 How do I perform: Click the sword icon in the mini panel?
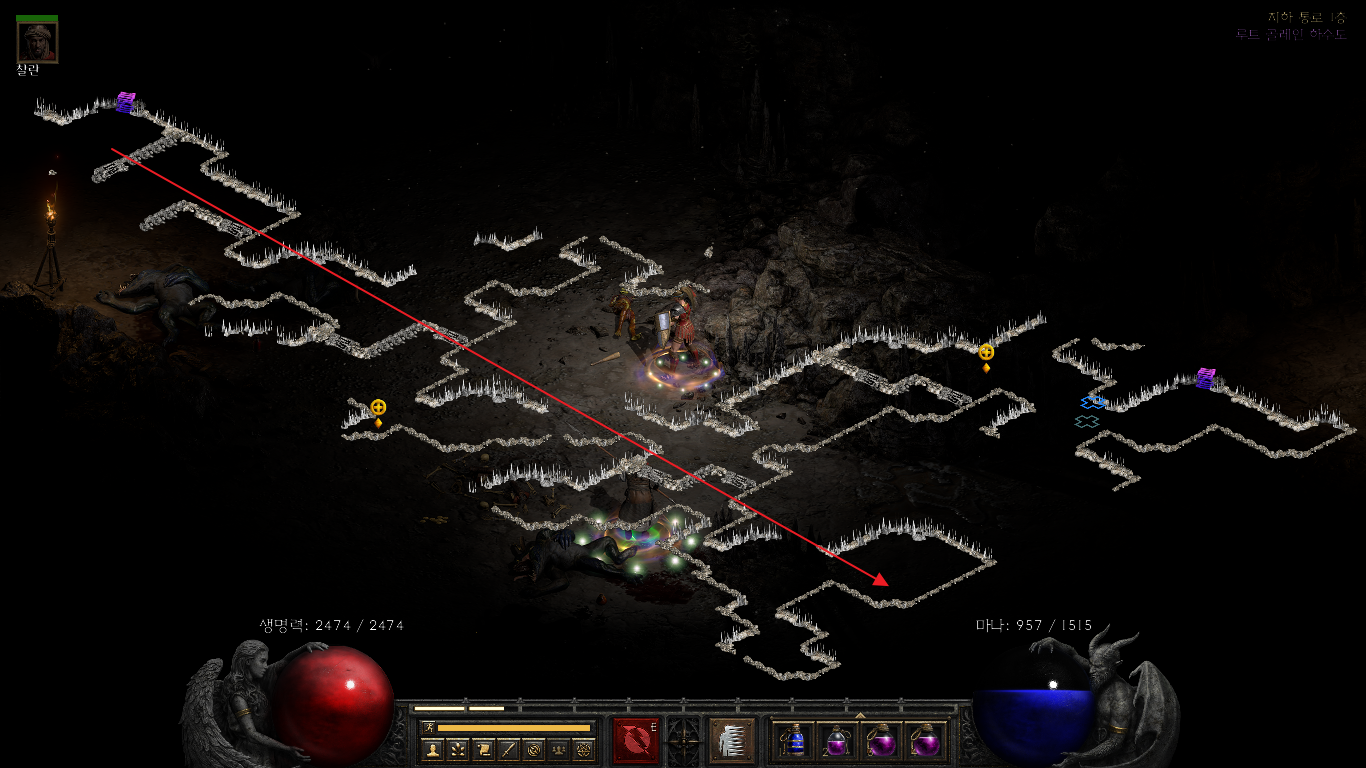508,749
